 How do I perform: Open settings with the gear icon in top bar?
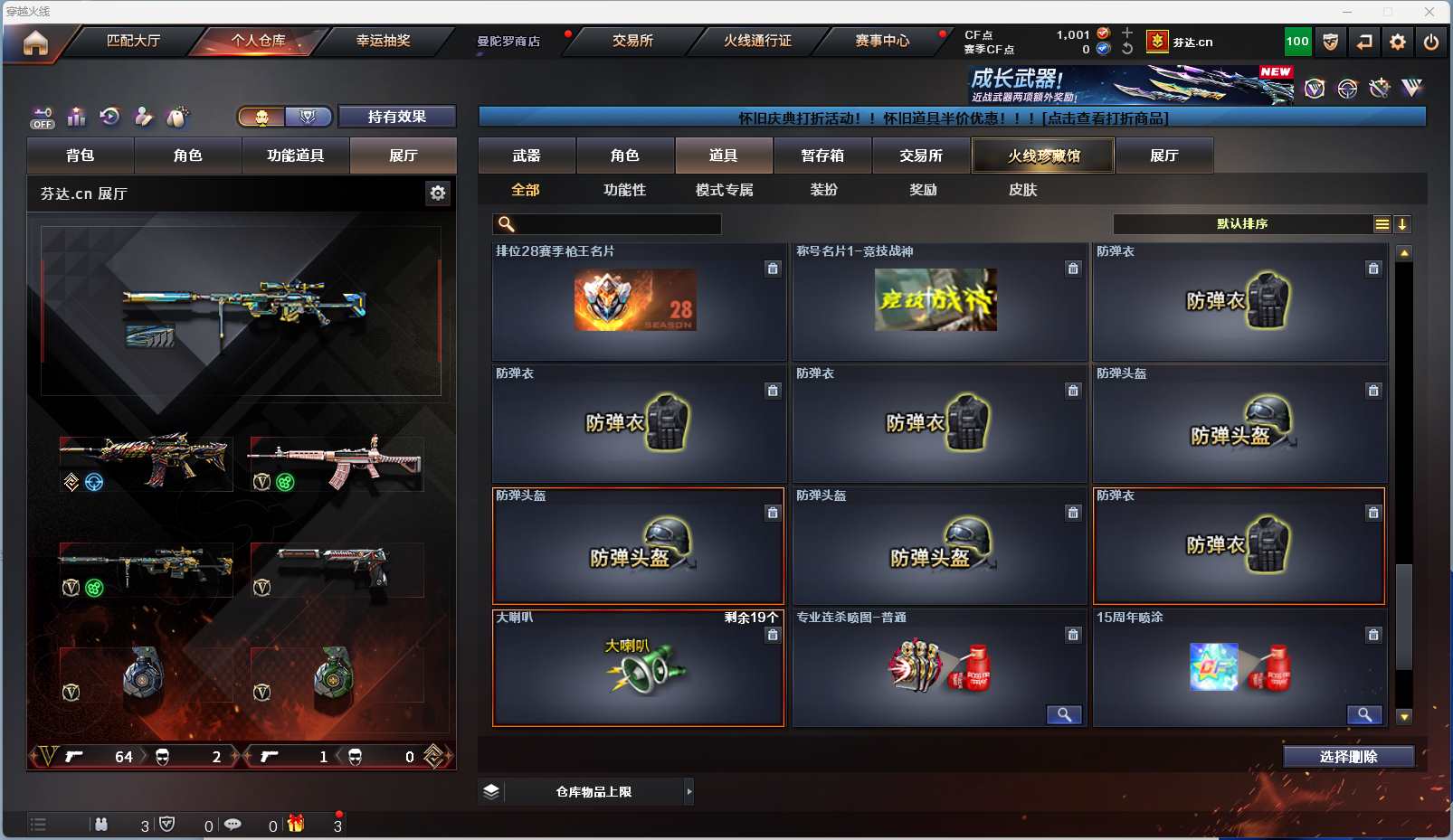[1398, 42]
